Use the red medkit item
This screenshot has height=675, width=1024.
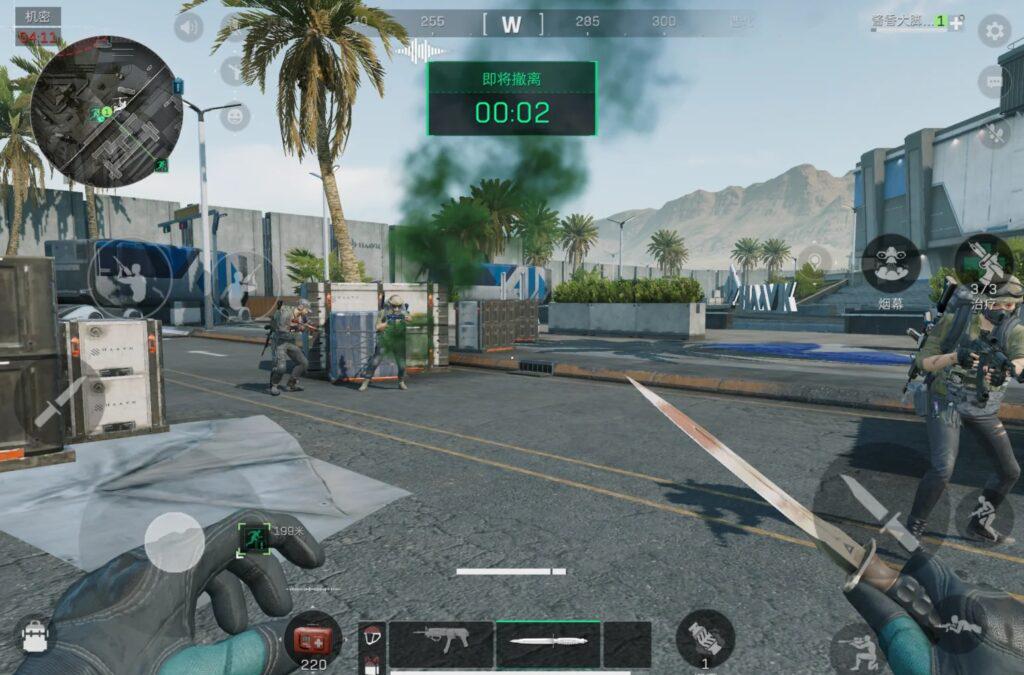click(x=313, y=638)
